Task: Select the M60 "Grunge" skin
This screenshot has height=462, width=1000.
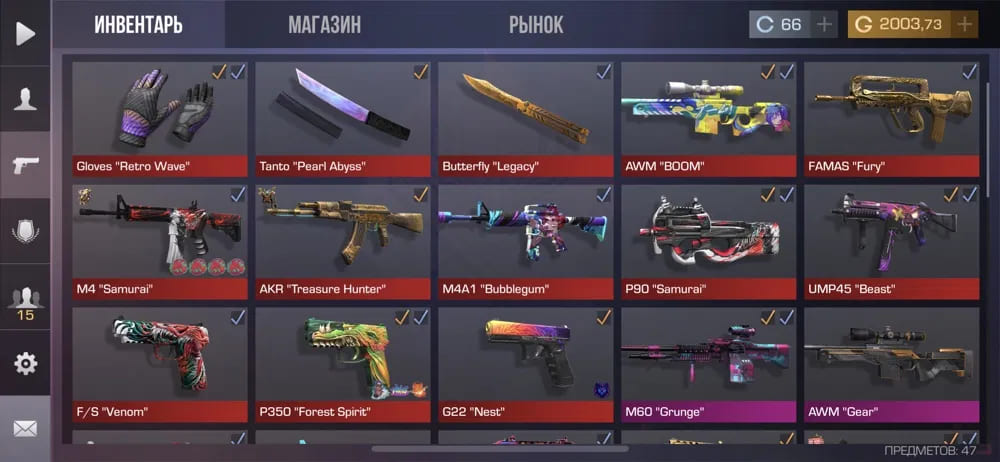Action: pos(708,364)
